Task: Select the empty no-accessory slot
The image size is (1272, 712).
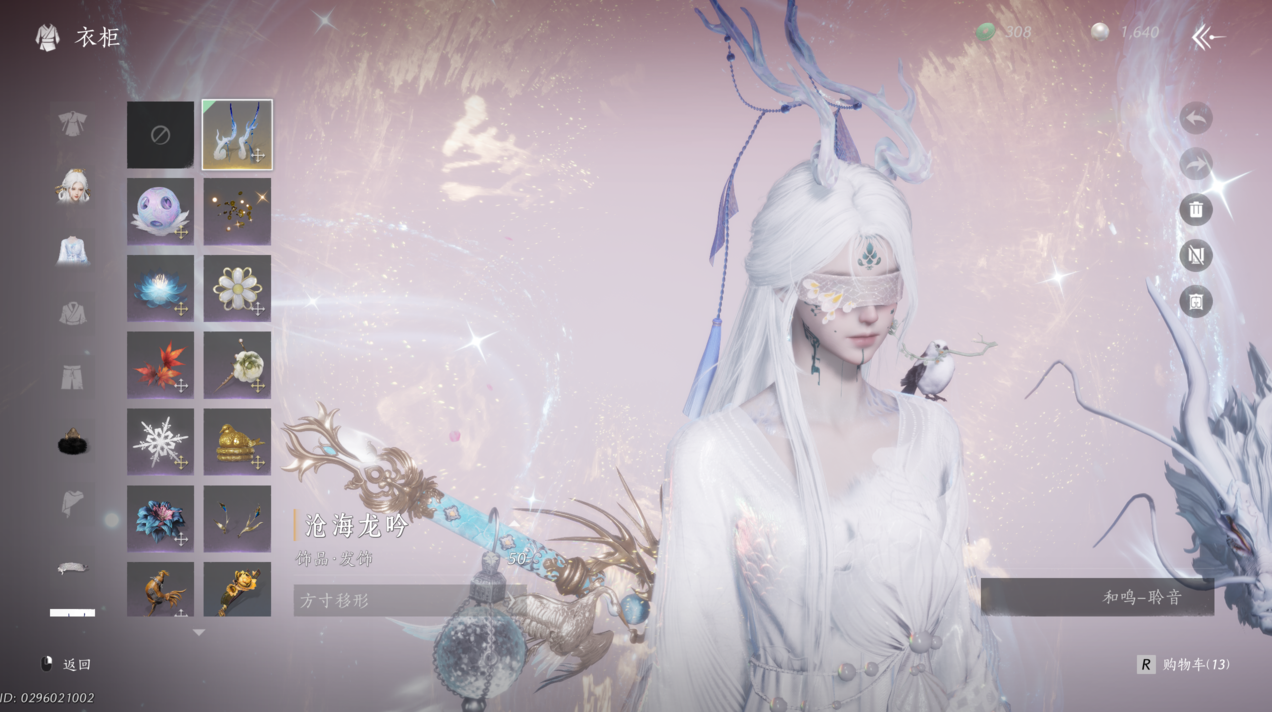Action: (160, 134)
